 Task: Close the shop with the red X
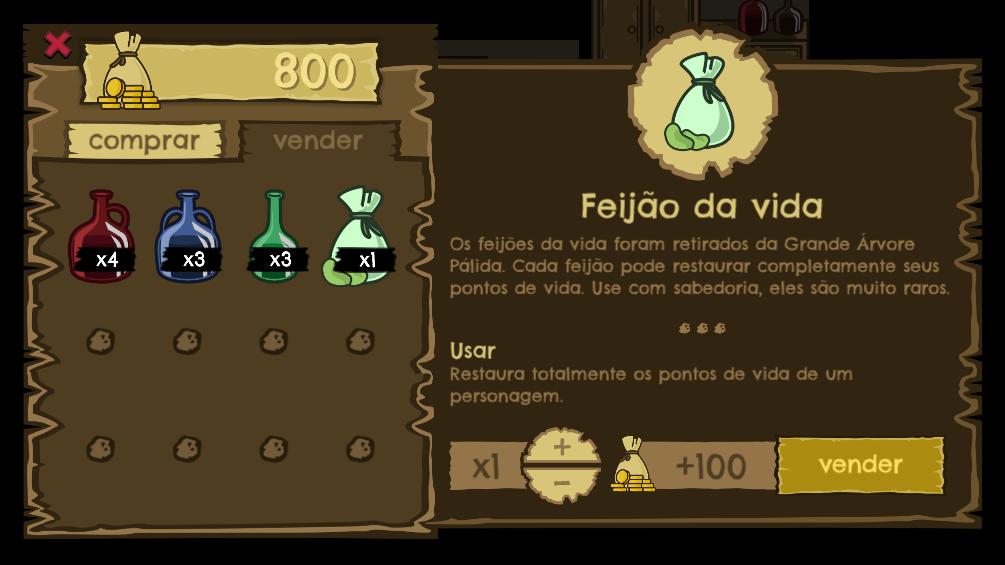coord(58,44)
